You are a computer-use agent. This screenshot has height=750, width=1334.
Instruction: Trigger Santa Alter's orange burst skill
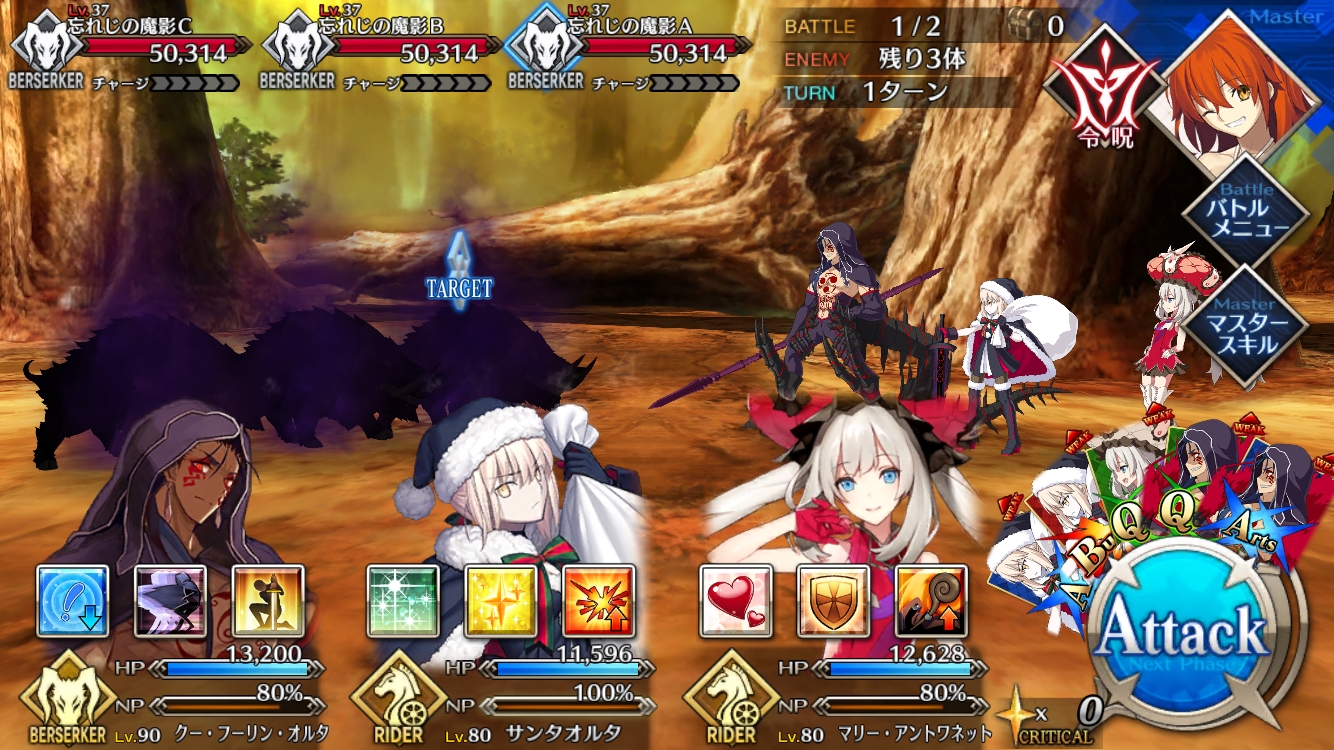(x=599, y=601)
